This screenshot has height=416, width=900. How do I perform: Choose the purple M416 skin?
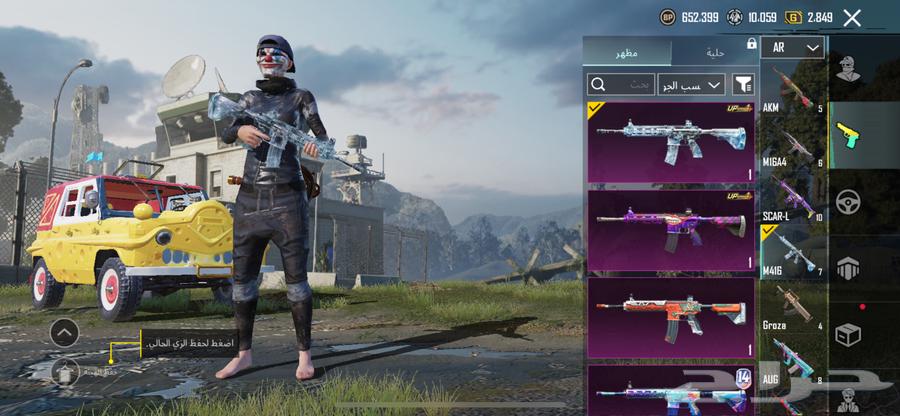click(671, 230)
